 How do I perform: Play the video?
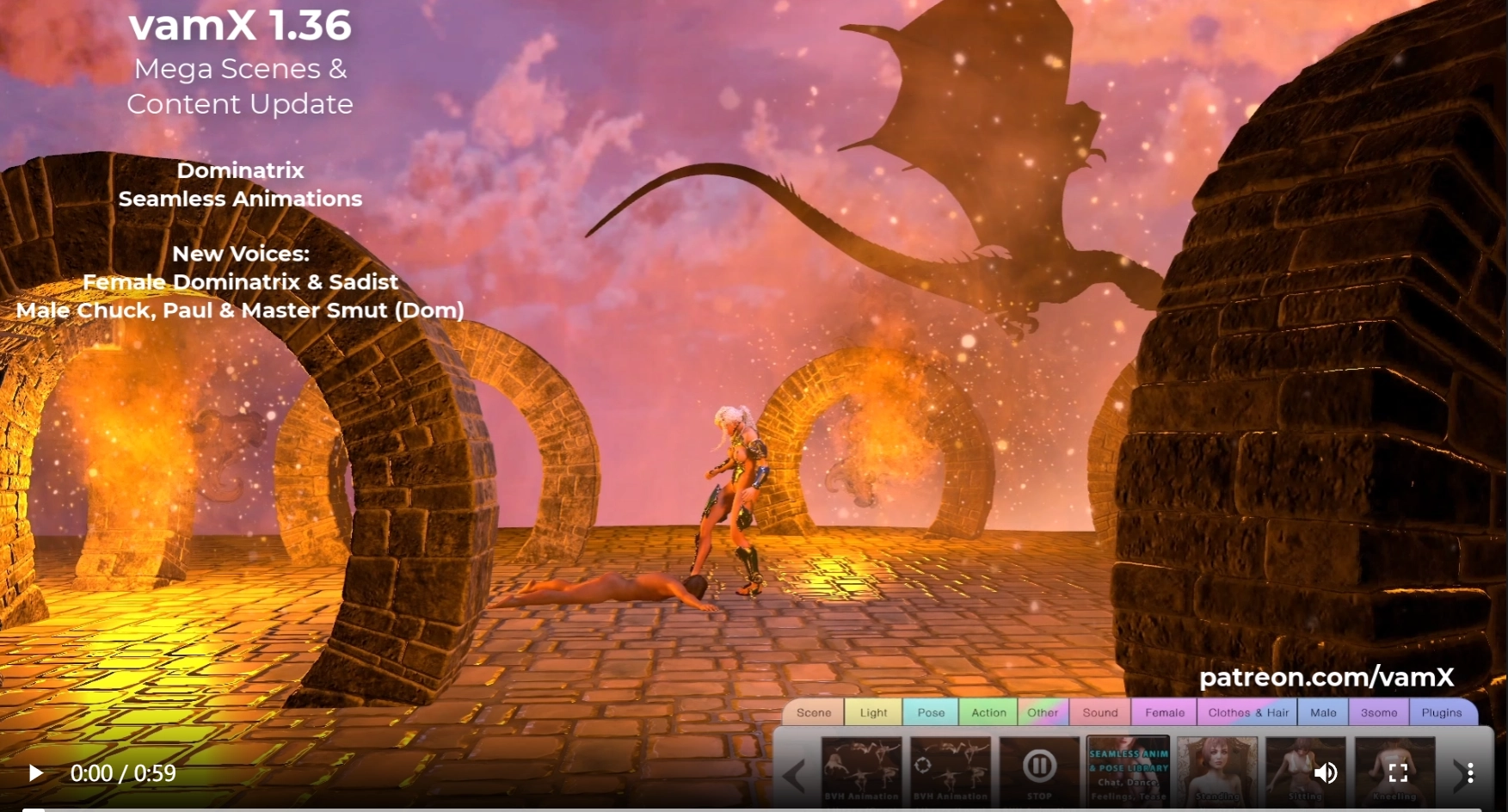(35, 773)
